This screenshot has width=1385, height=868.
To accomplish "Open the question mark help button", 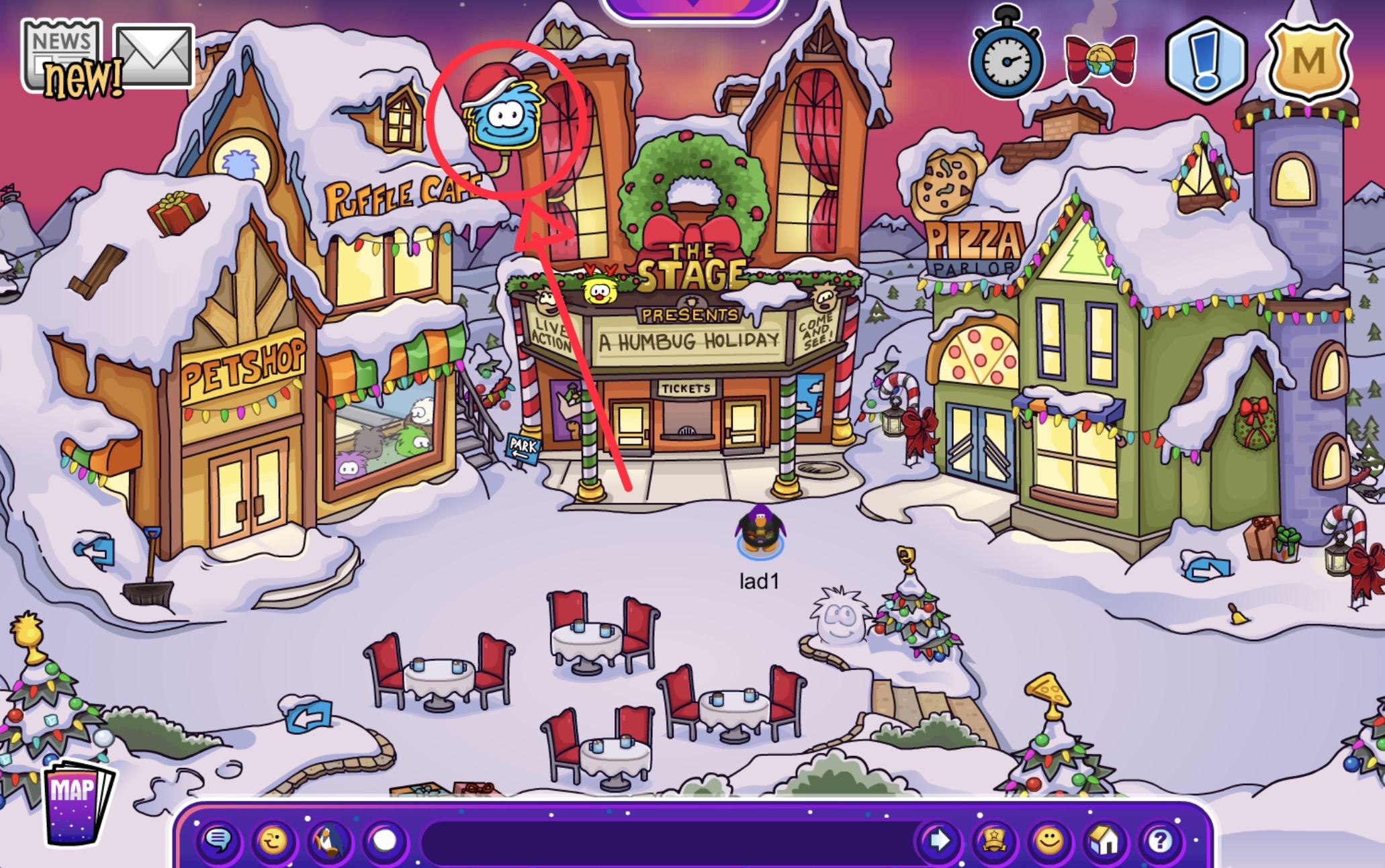I will coord(1160,840).
